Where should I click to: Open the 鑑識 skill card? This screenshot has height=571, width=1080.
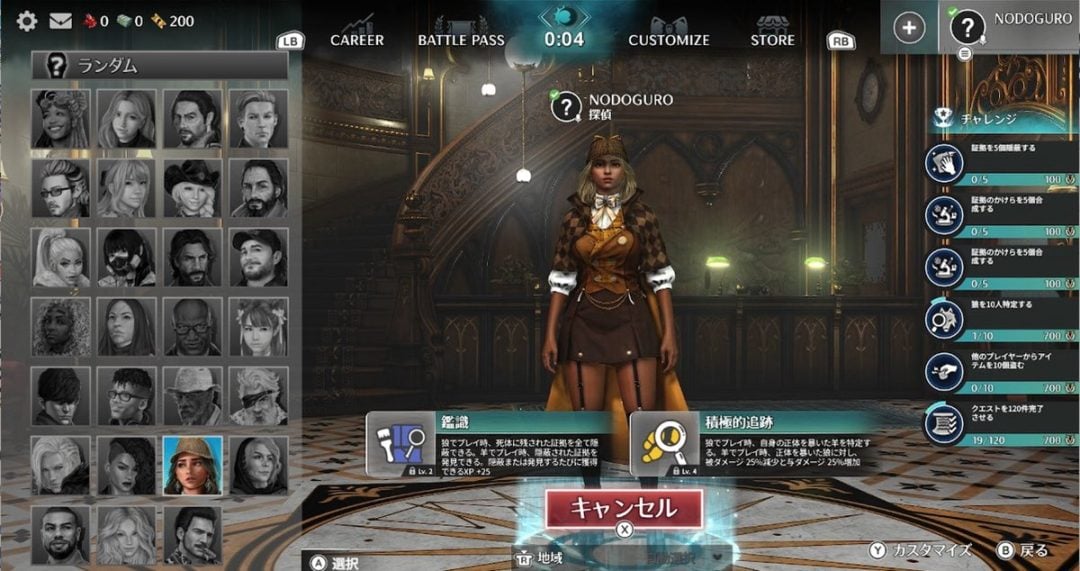pyautogui.click(x=490, y=443)
